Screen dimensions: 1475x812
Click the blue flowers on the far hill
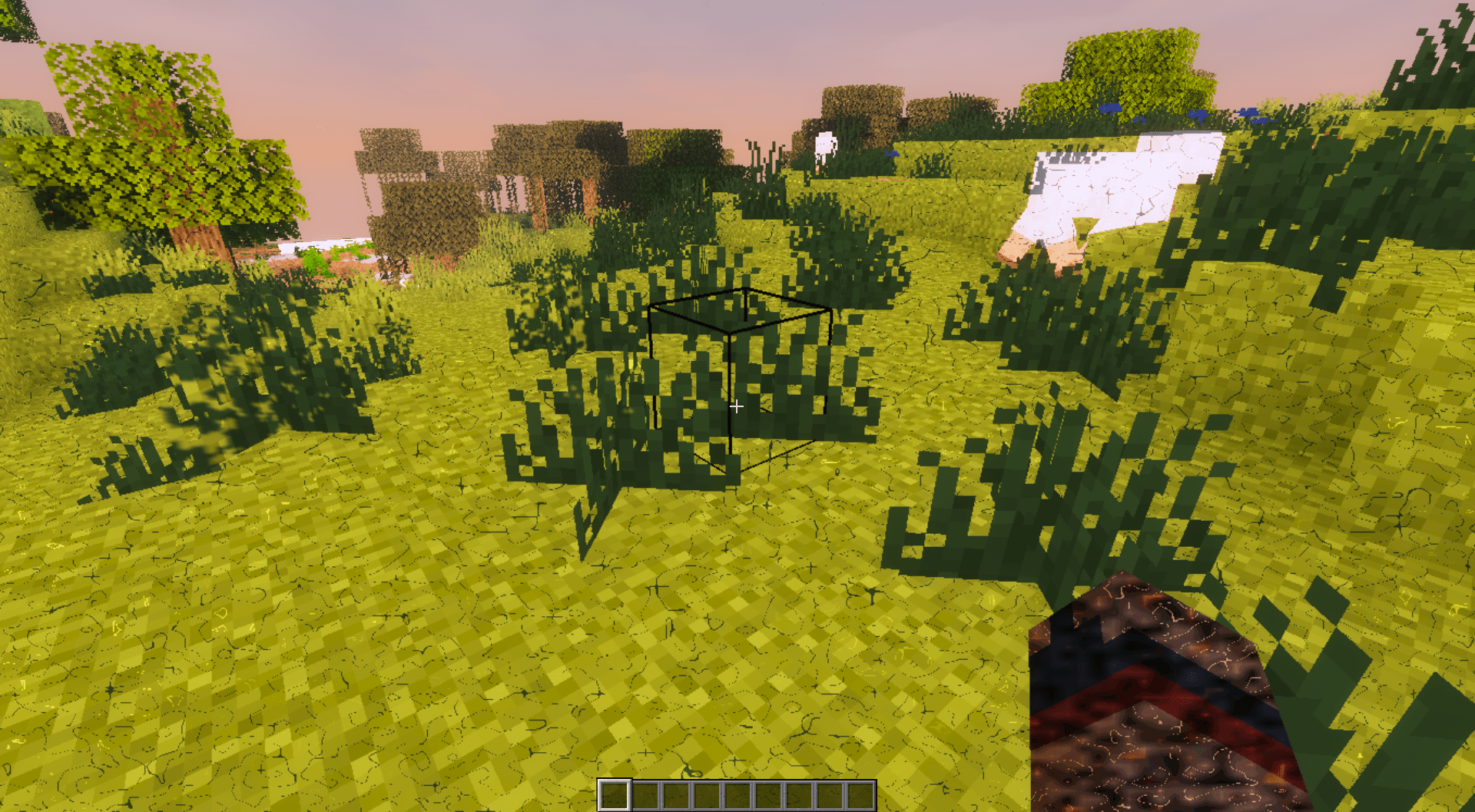1198,115
